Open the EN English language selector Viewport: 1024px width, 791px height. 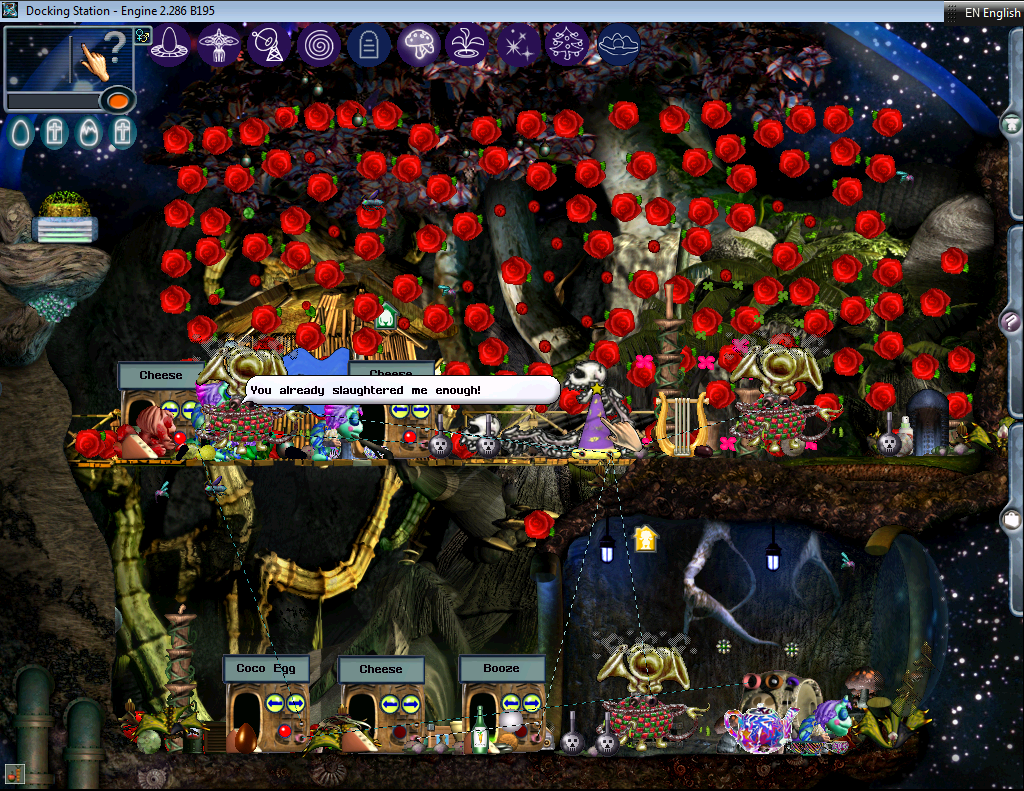tap(983, 12)
